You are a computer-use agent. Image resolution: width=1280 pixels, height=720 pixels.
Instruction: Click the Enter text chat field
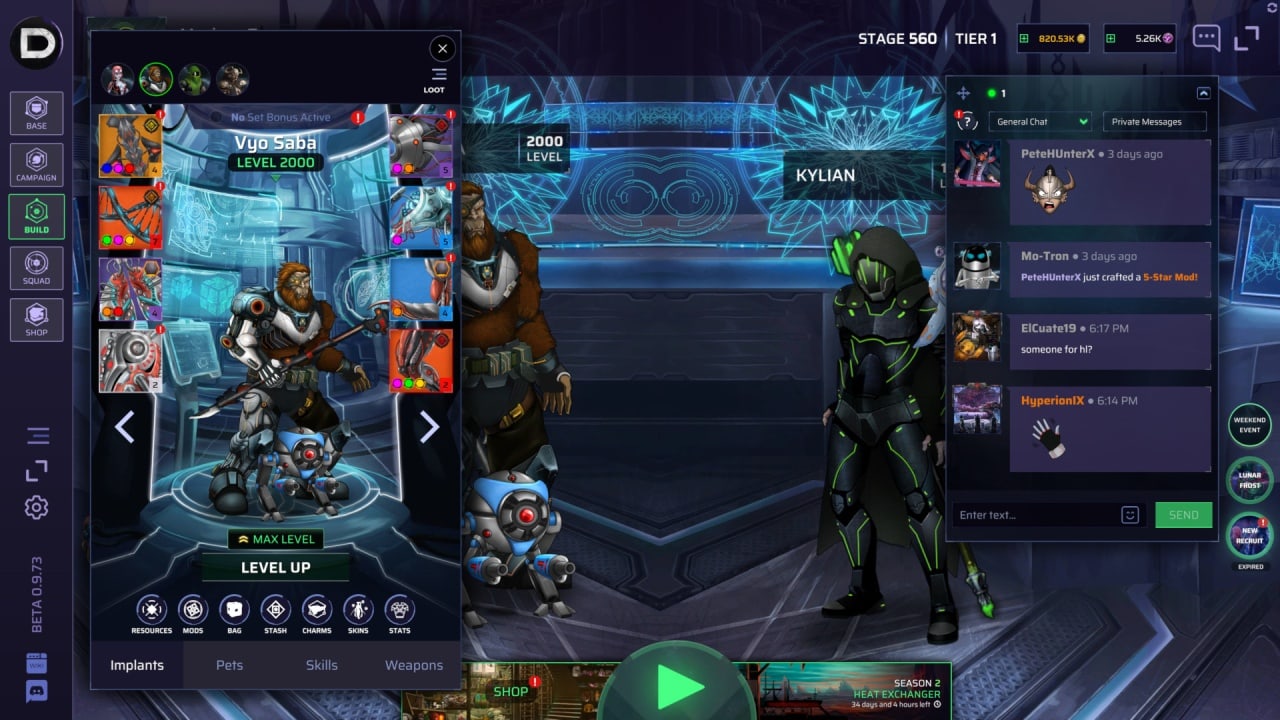pyautogui.click(x=1035, y=515)
